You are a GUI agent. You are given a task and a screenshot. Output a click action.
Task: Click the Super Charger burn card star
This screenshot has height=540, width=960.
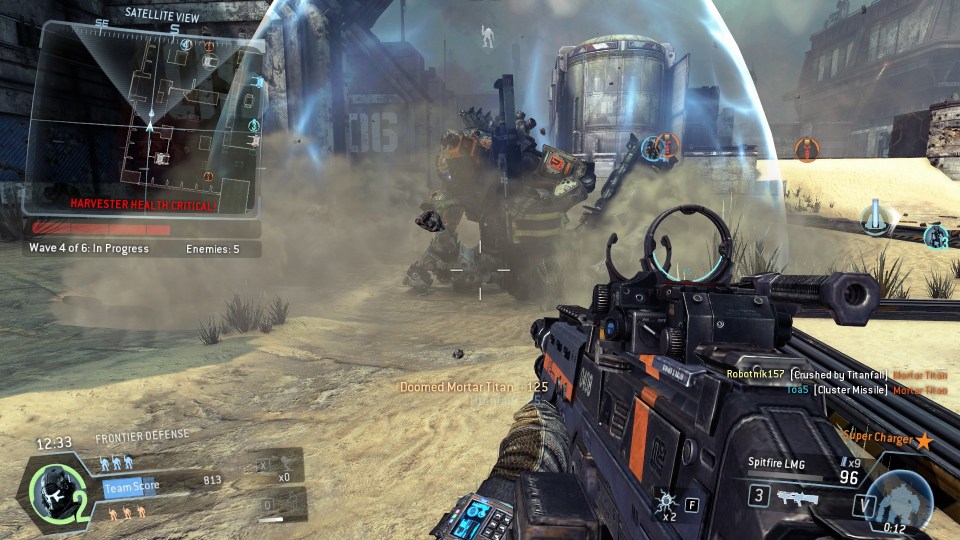tap(924, 440)
